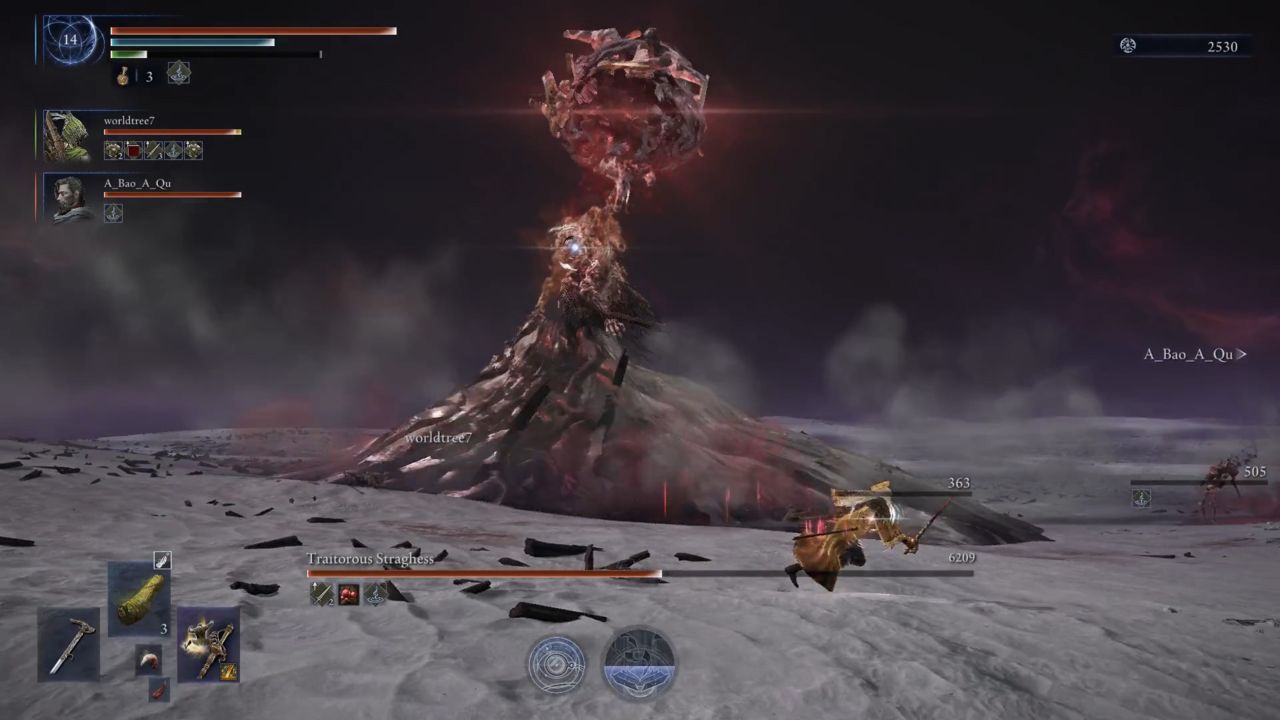
Task: Select the level 14 character emblem
Action: point(69,41)
